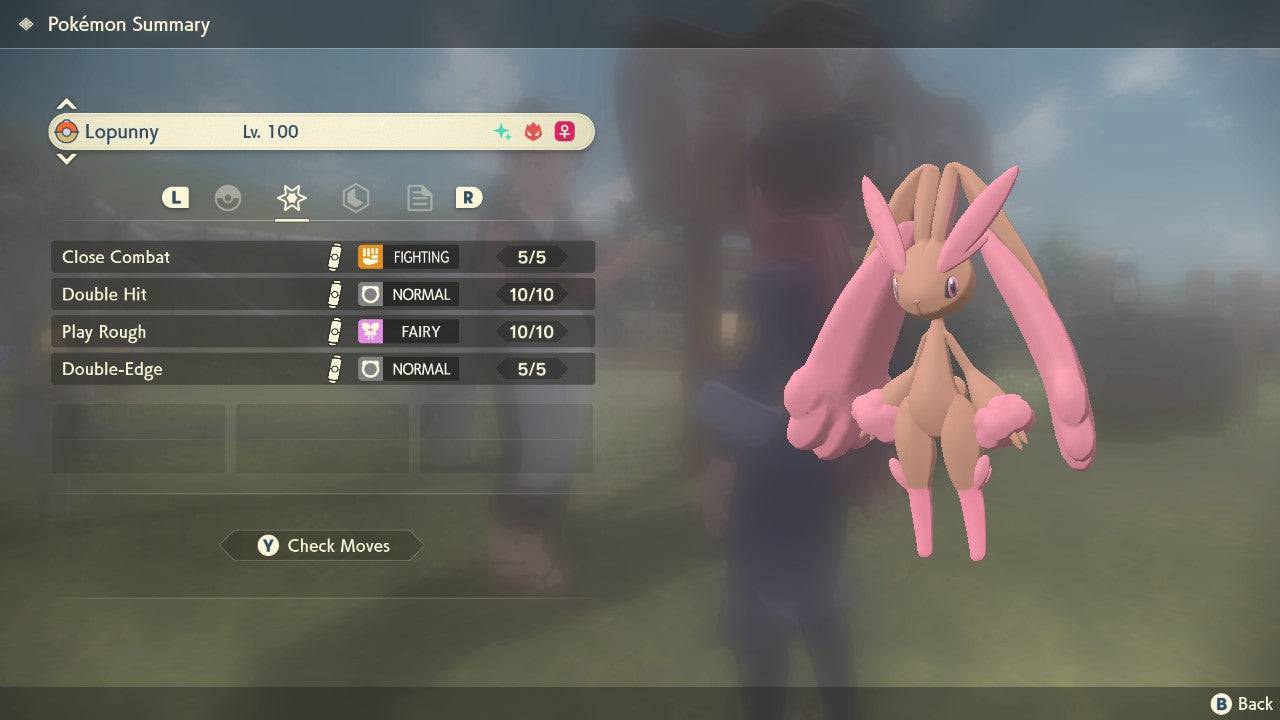Viewport: 1280px width, 720px height.
Task: Click the hexagon Stats tab icon
Action: (x=356, y=198)
